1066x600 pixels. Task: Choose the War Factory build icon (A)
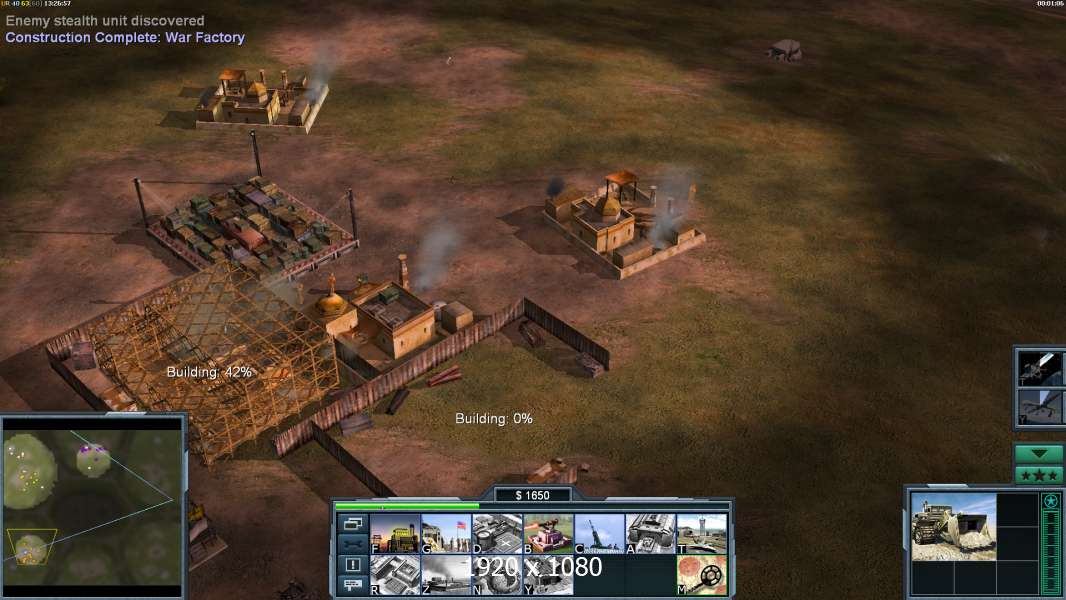(650, 534)
